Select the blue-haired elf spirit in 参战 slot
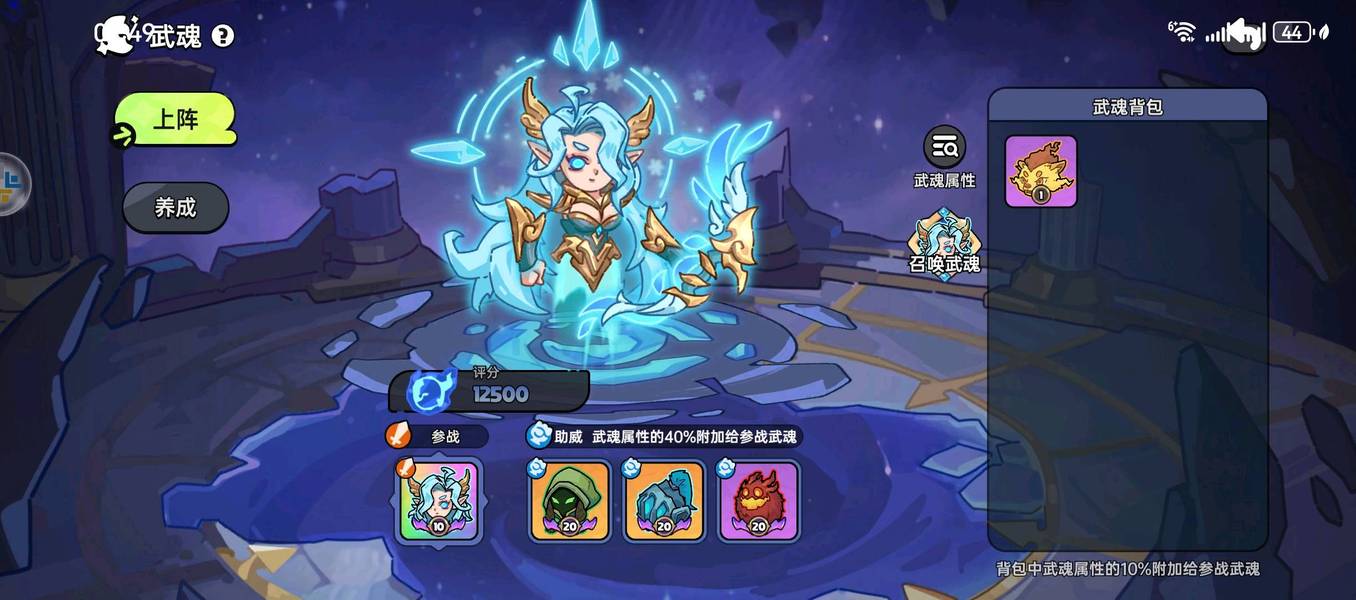 (x=439, y=500)
